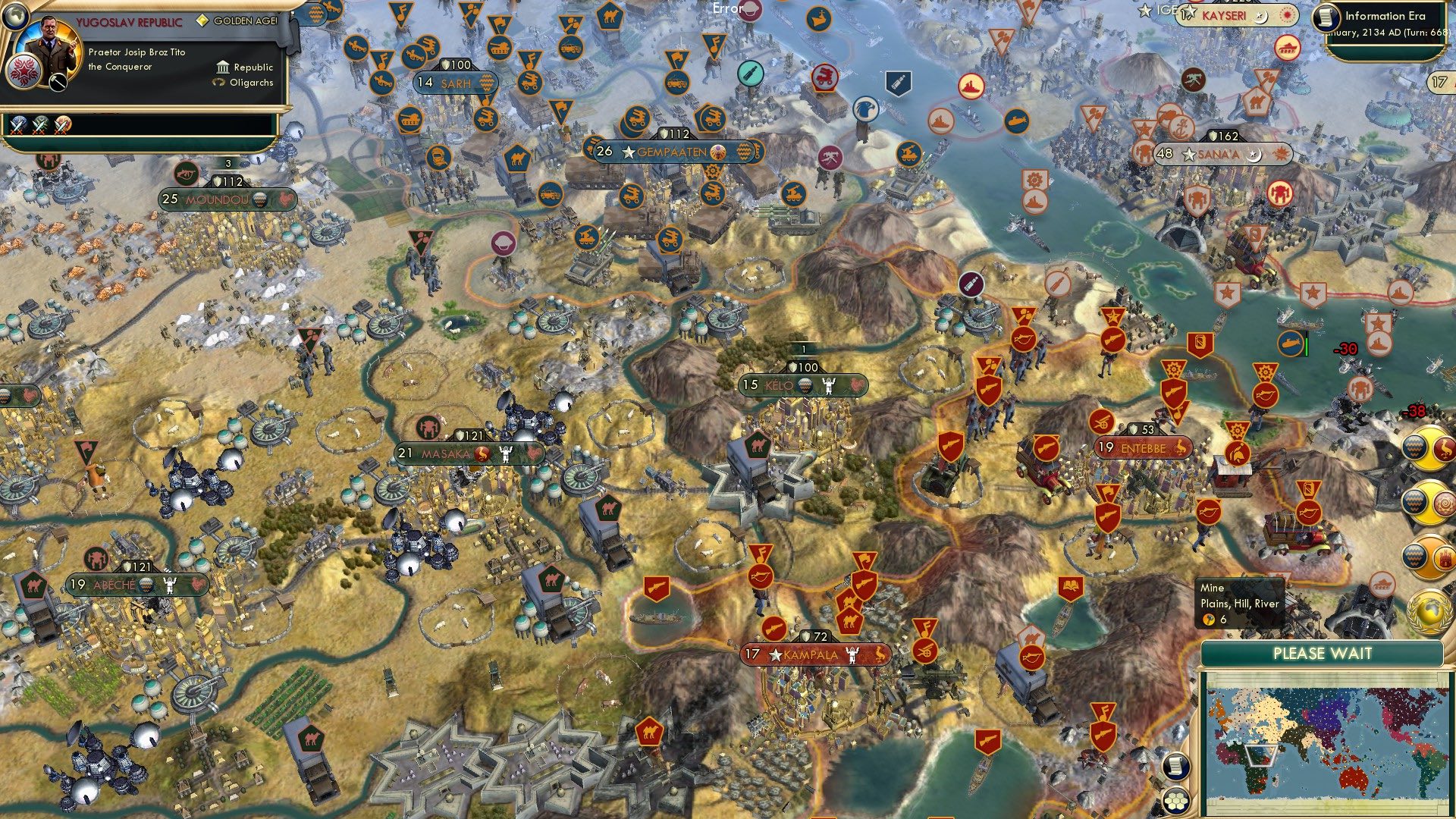This screenshot has width=1456, height=819.
Task: Click the orange castle notification bubble
Action: [x=1444, y=557]
